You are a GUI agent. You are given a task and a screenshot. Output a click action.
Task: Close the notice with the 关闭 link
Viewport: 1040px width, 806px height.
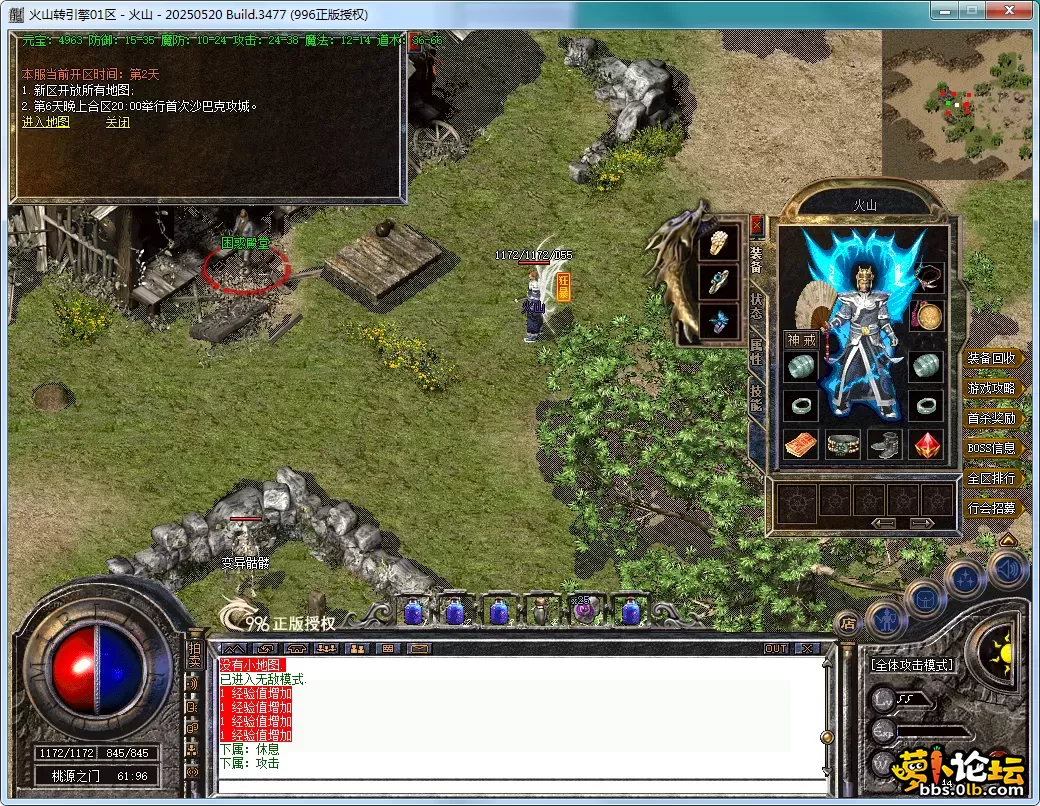(117, 122)
